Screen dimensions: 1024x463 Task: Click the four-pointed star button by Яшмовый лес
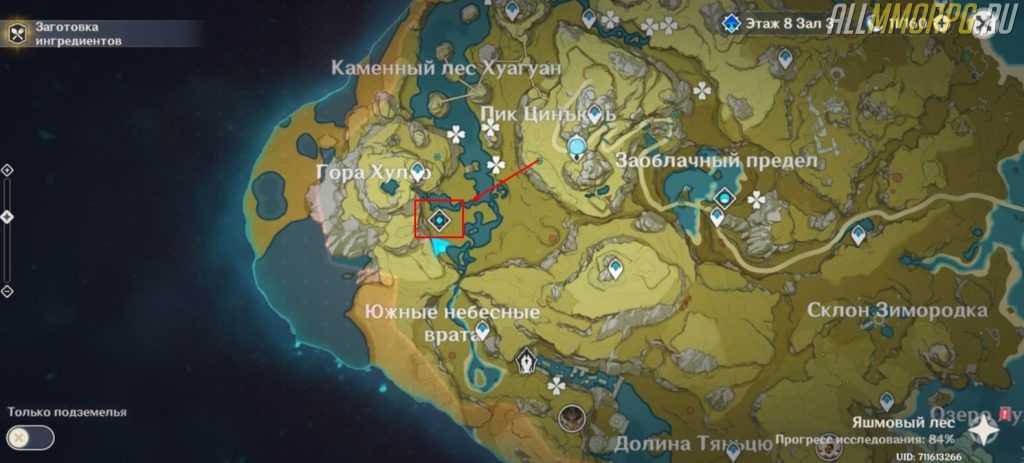pos(985,430)
